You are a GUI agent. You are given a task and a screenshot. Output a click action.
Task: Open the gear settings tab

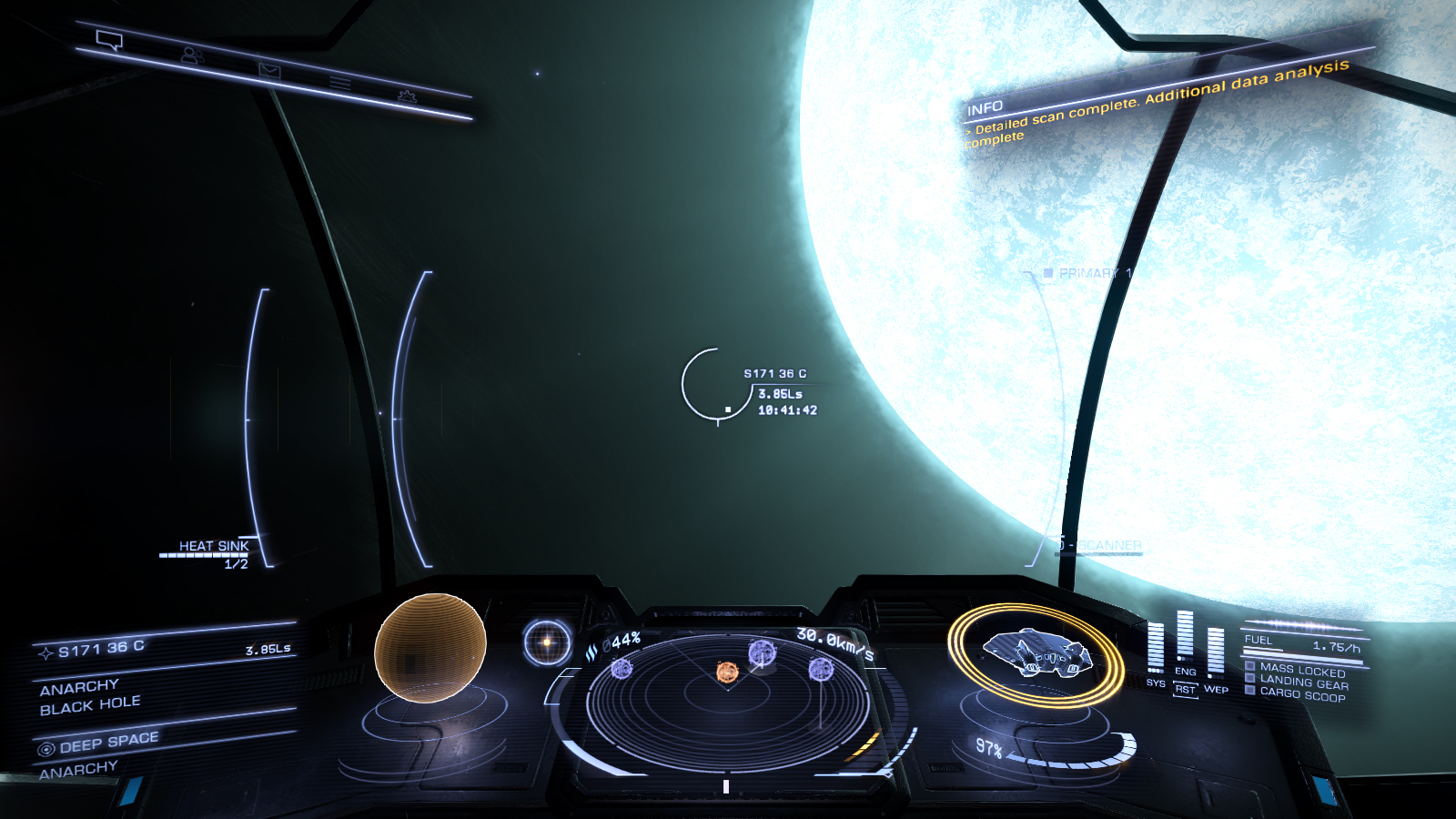pyautogui.click(x=407, y=96)
